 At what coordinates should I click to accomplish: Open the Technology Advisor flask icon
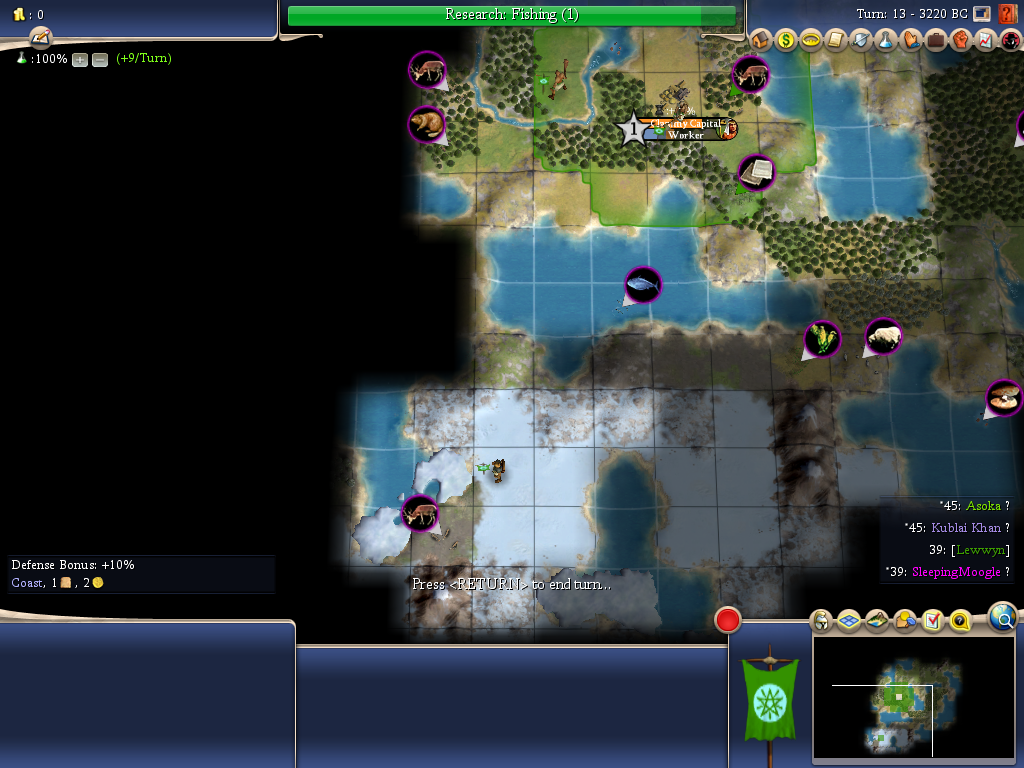point(886,40)
